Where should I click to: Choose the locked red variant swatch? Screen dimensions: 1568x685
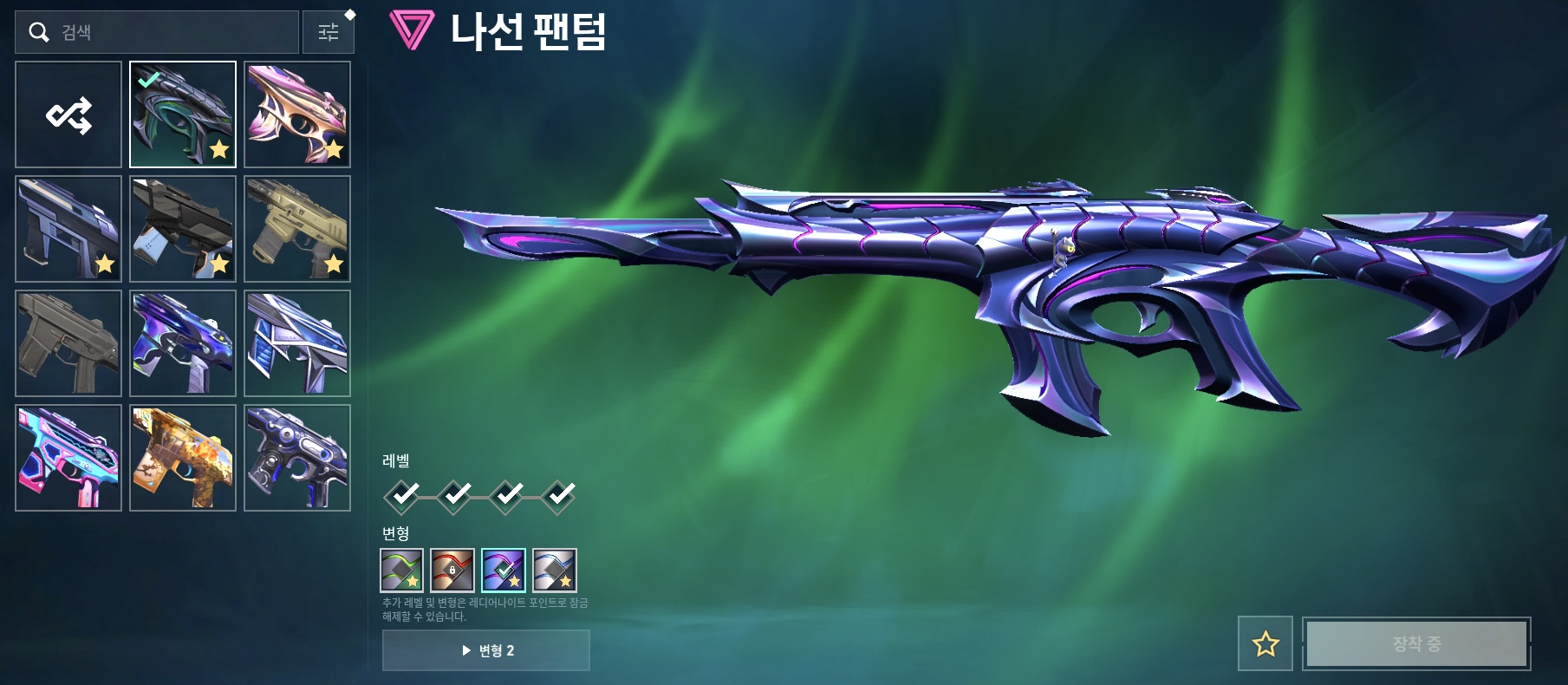tap(452, 570)
